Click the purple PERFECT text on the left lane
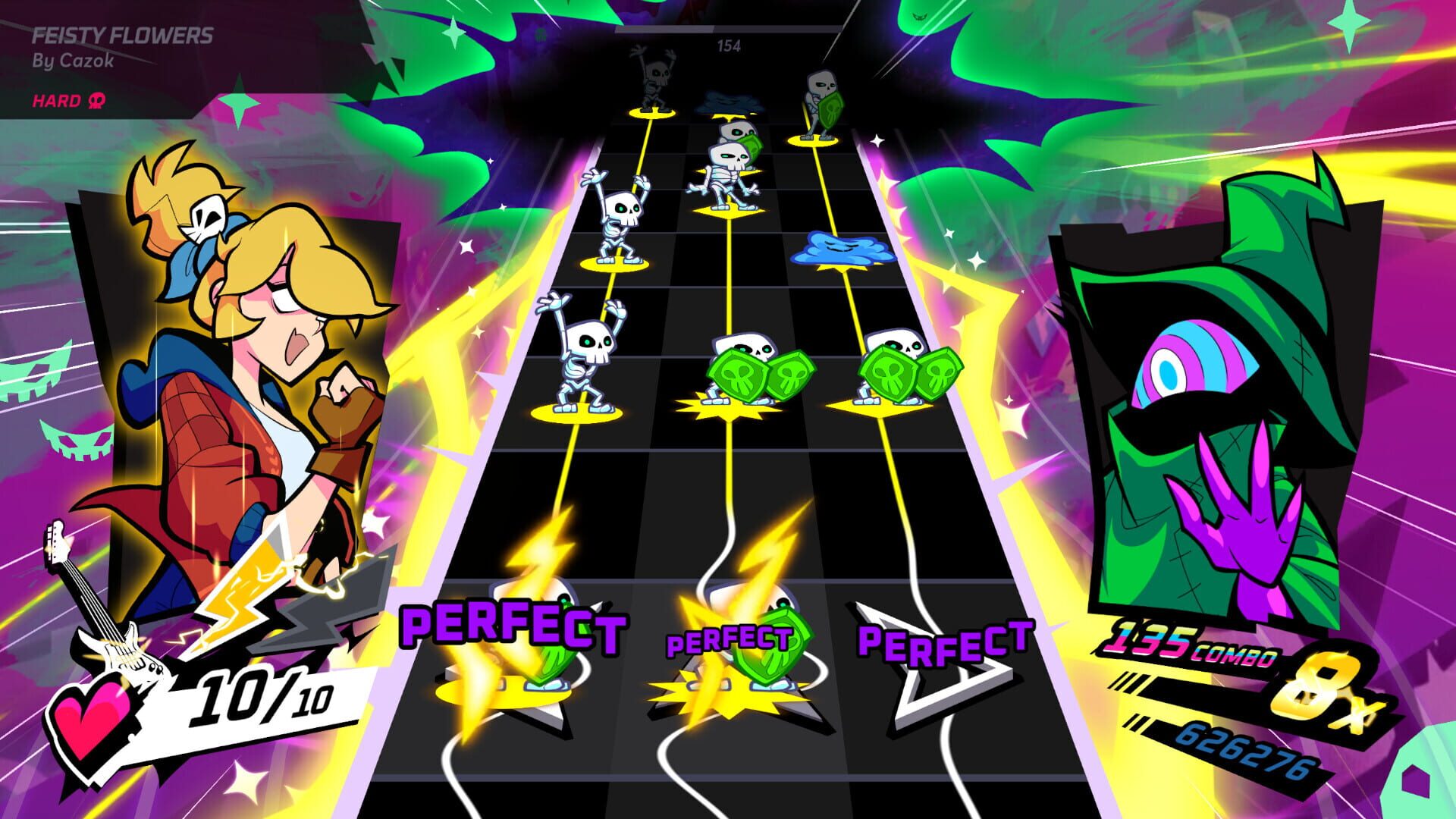Screen dimensions: 1456x819 [512, 625]
